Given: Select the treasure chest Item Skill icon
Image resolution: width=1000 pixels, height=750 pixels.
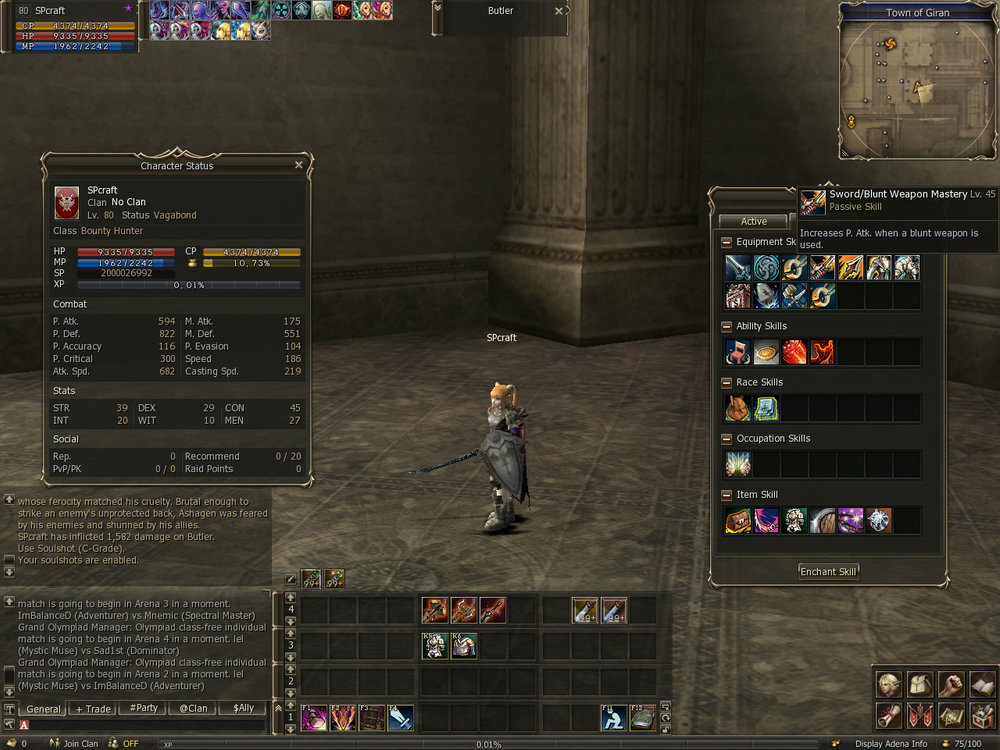Looking at the screenshot, I should click(x=738, y=520).
